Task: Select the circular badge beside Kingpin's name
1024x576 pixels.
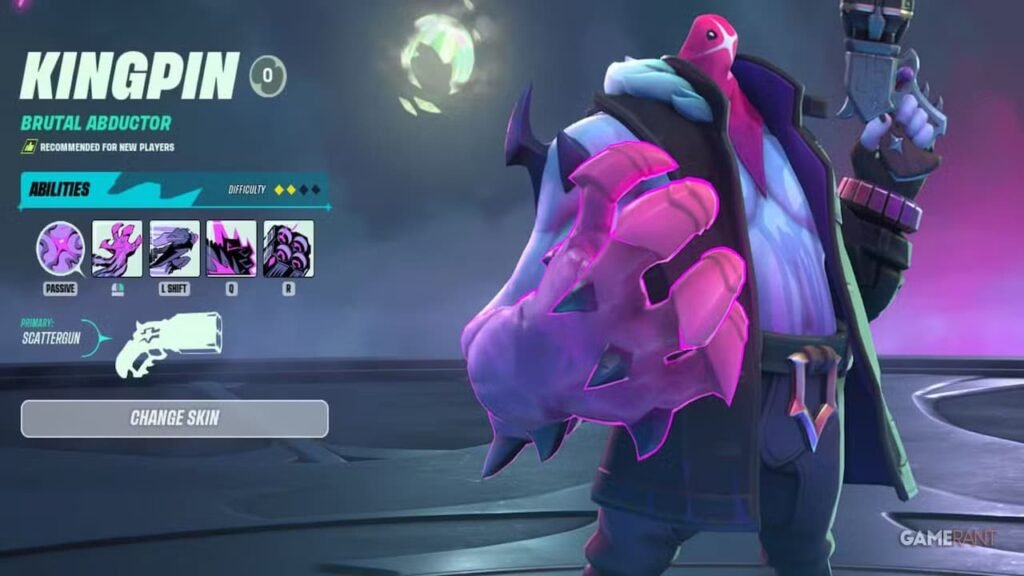Action: pos(267,76)
